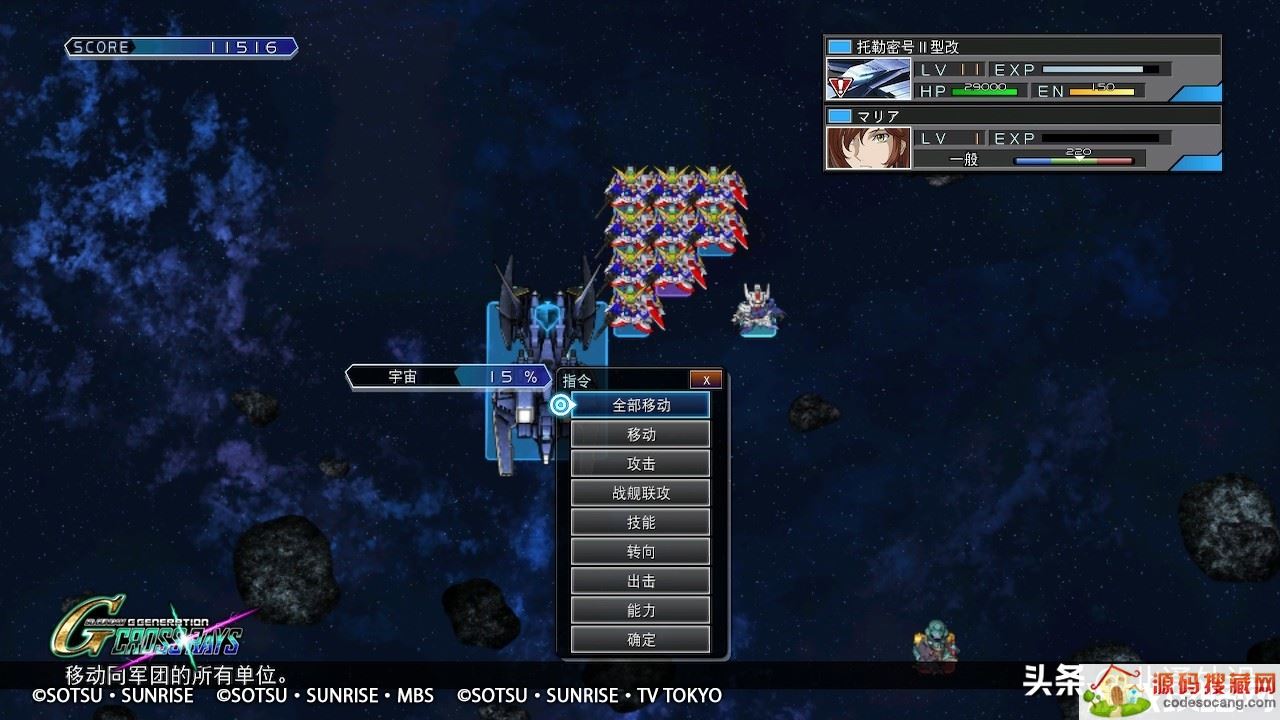
Task: Select the 移动 command
Action: 641,434
